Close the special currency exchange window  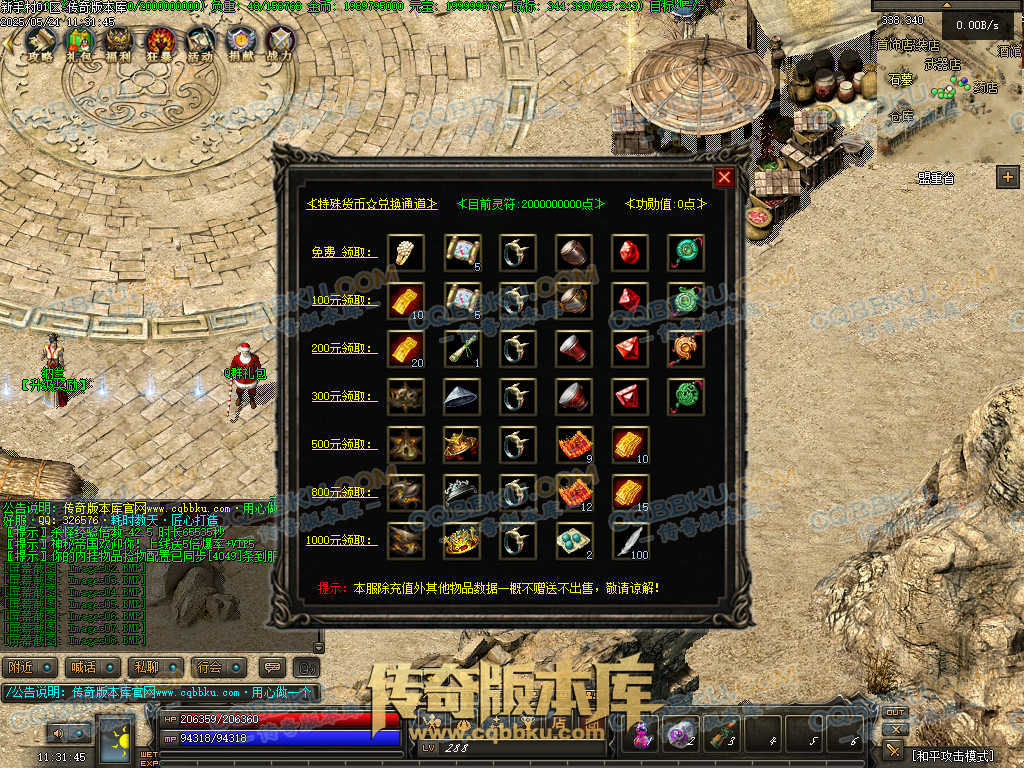click(724, 178)
